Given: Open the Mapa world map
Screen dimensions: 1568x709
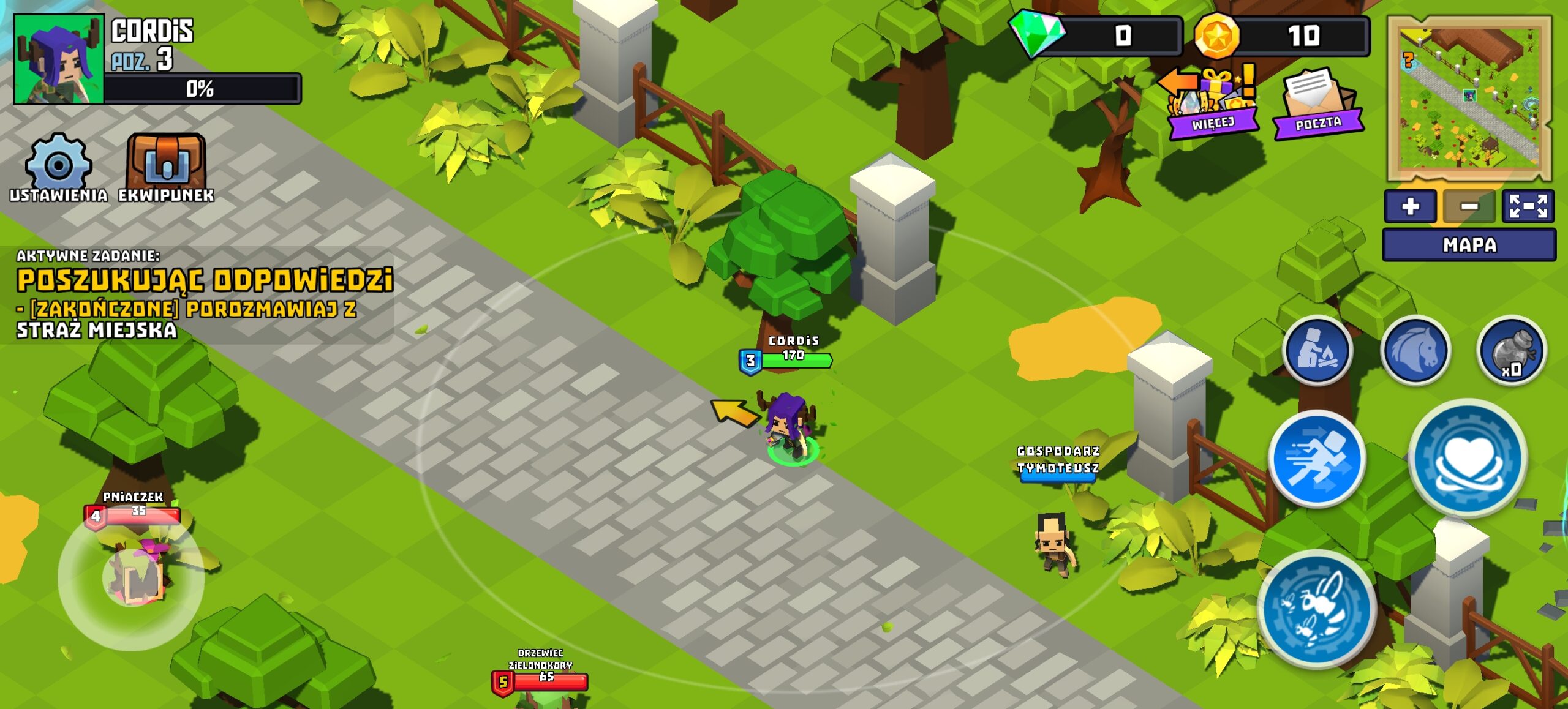Looking at the screenshot, I should [1469, 245].
